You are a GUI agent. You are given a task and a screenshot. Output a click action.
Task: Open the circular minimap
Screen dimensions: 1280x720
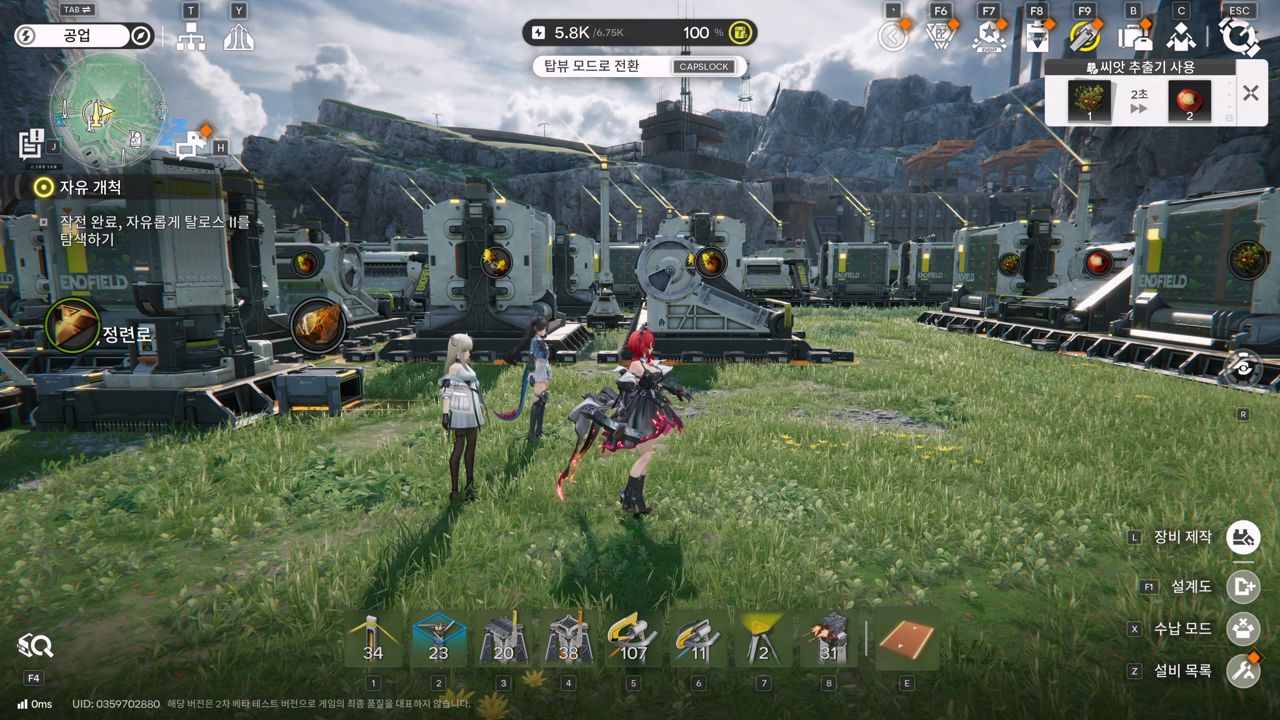pyautogui.click(x=107, y=109)
